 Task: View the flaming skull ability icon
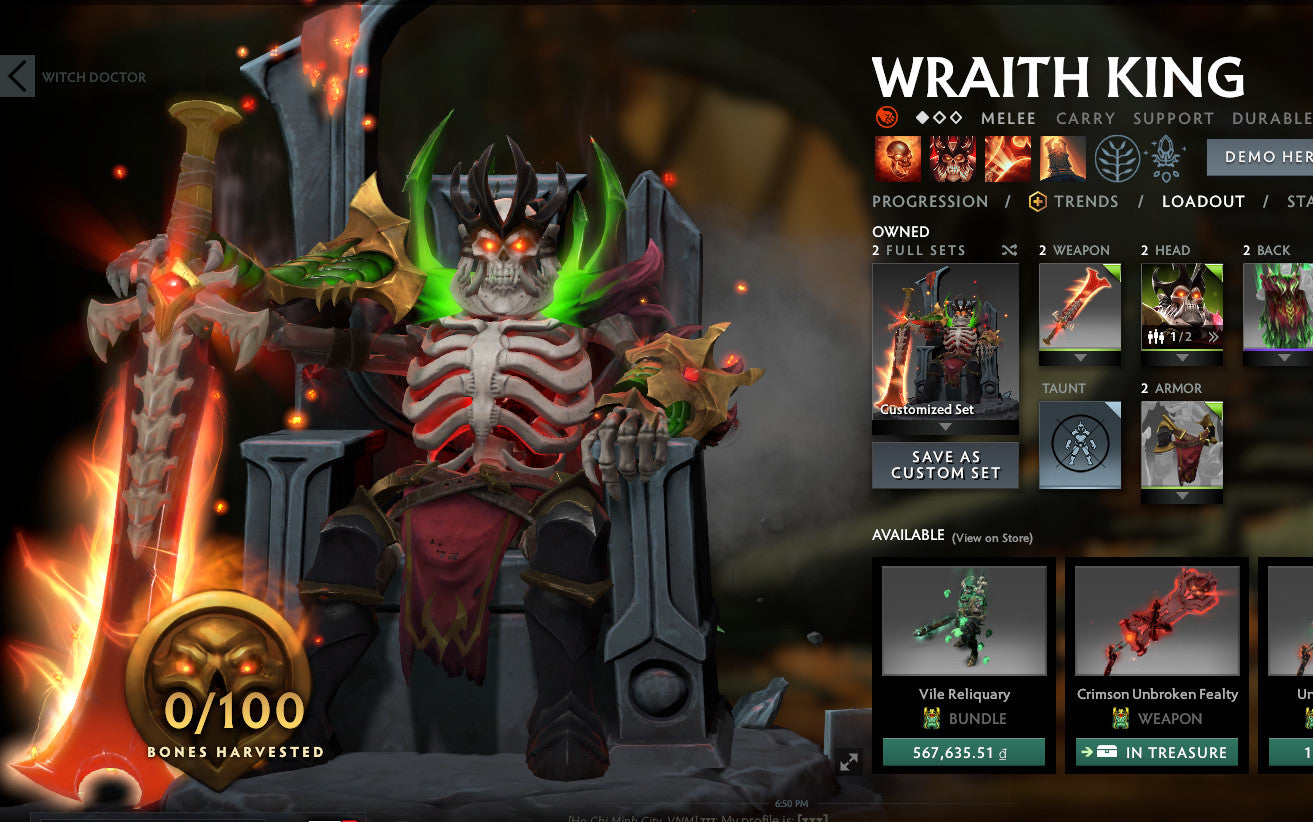tap(898, 158)
